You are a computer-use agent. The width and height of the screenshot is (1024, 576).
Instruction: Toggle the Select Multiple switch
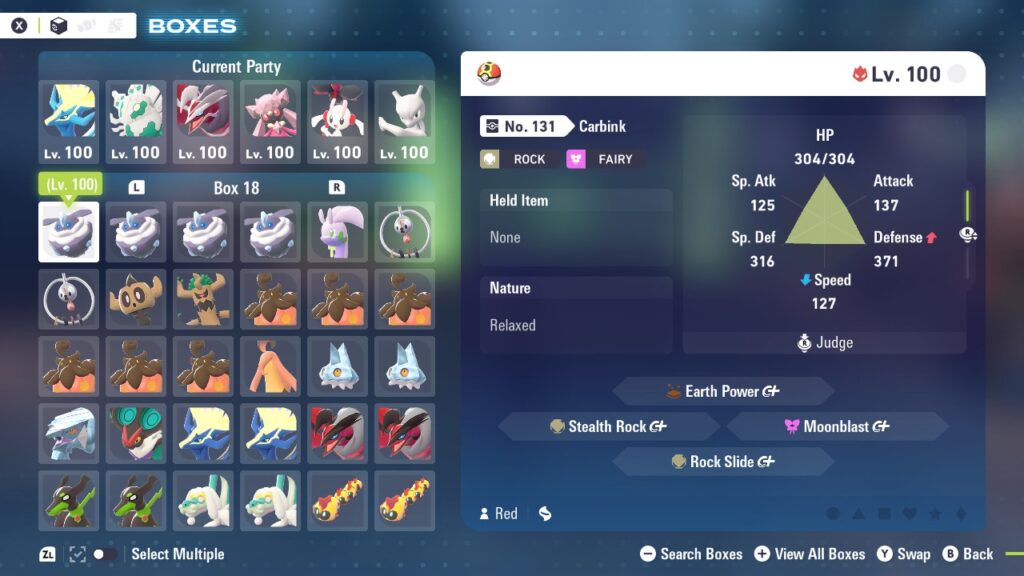click(x=104, y=554)
